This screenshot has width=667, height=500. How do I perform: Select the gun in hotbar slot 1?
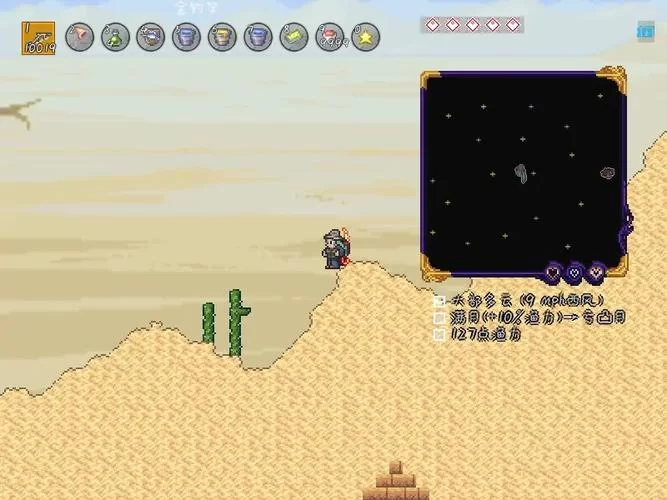click(37, 38)
